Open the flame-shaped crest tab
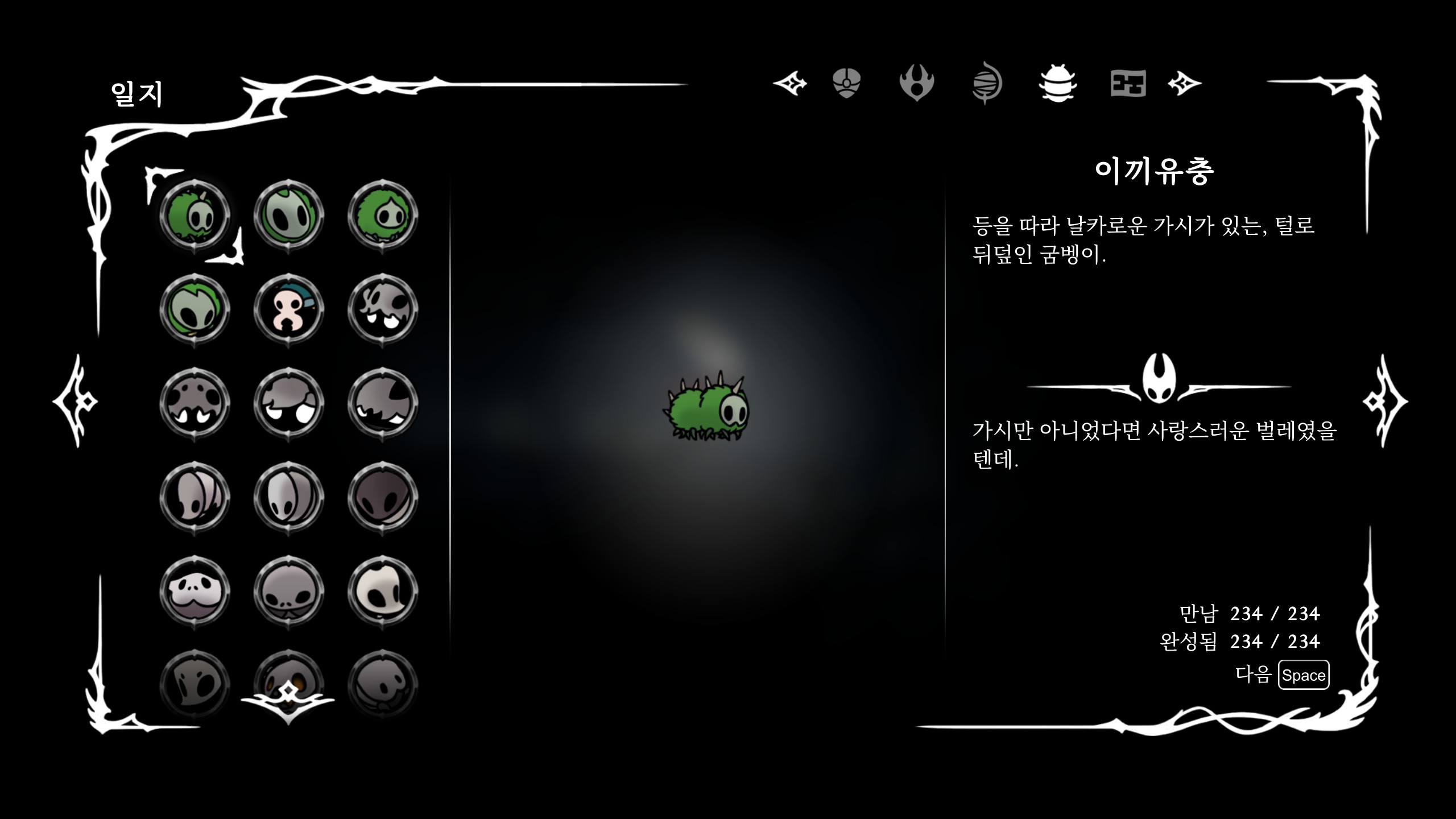The height and width of the screenshot is (819, 1456). coord(916,84)
